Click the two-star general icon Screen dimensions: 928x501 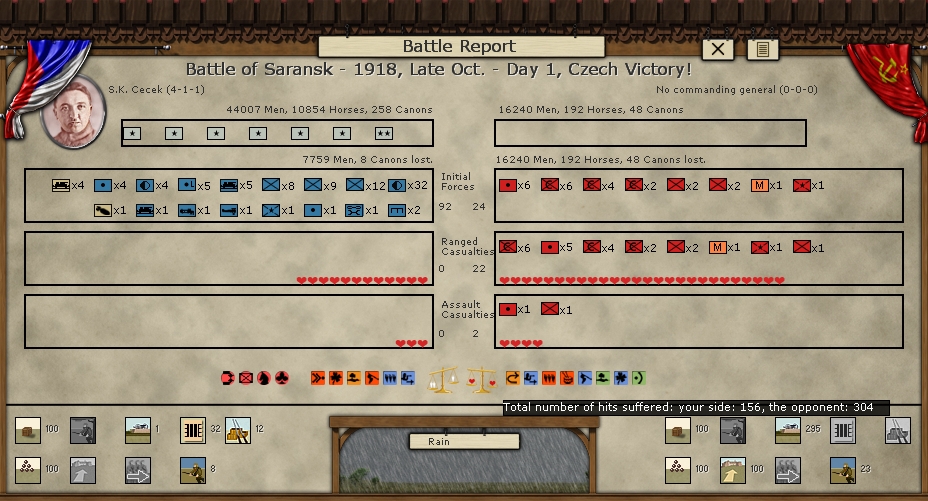383,133
